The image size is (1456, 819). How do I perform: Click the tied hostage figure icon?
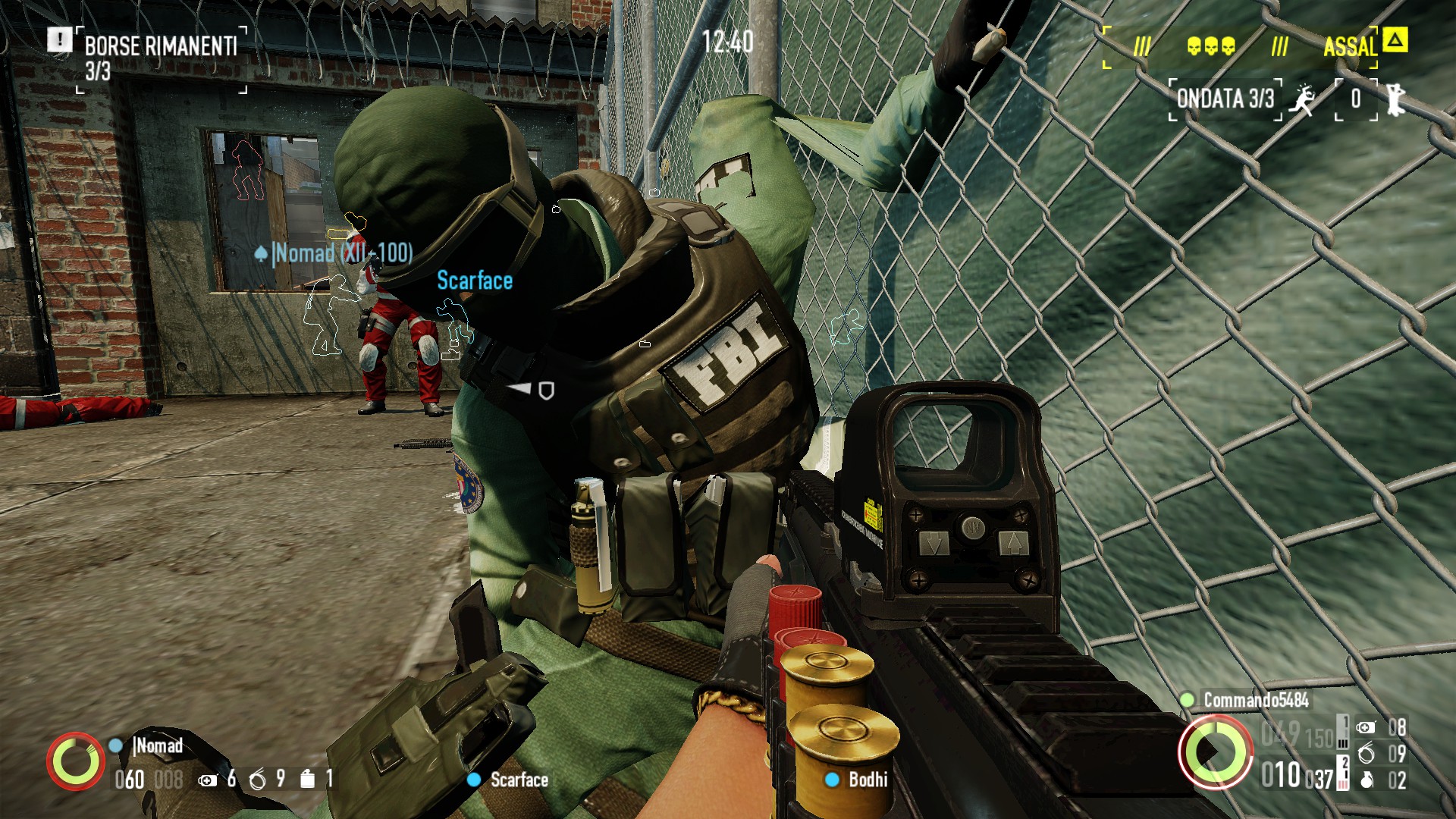1395,99
